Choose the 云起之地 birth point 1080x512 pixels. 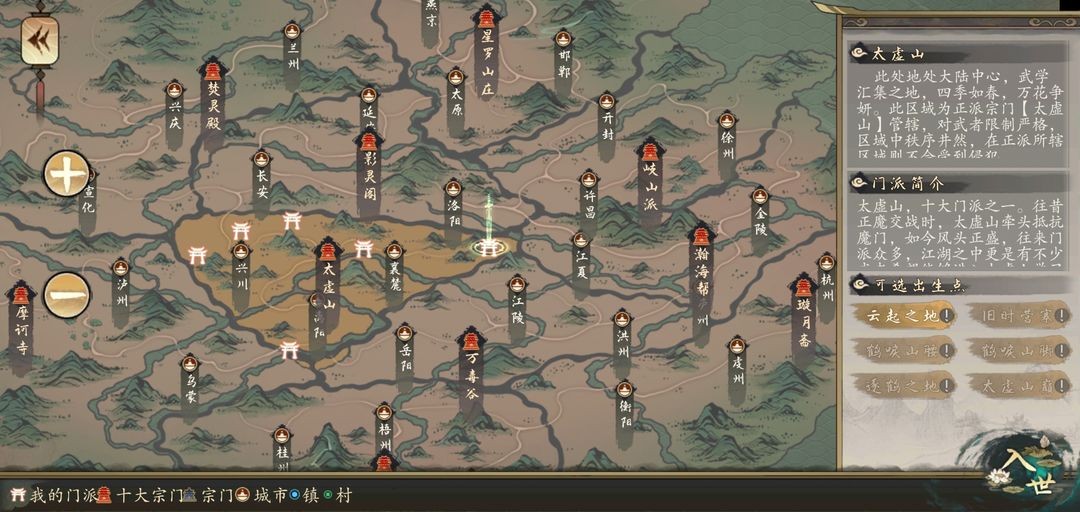point(902,316)
